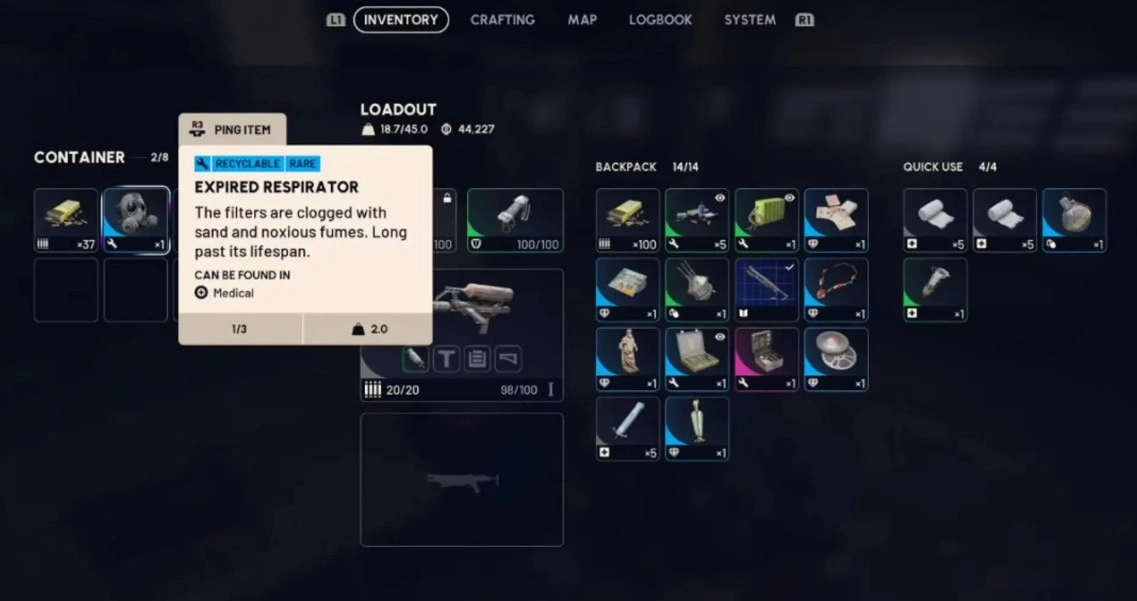Open the Logbook tab
This screenshot has height=601, width=1137.
point(660,20)
